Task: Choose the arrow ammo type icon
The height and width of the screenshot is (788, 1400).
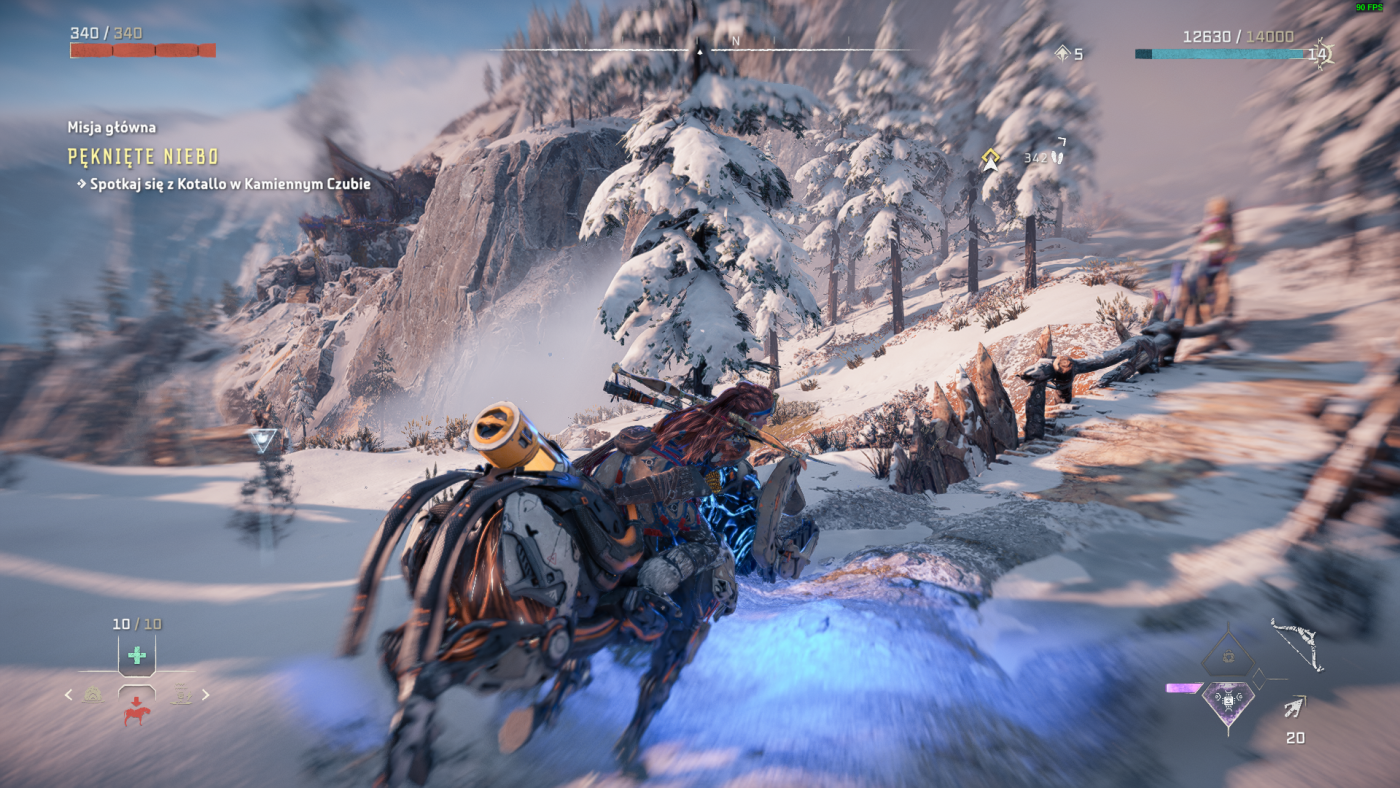Action: pyautogui.click(x=1295, y=708)
